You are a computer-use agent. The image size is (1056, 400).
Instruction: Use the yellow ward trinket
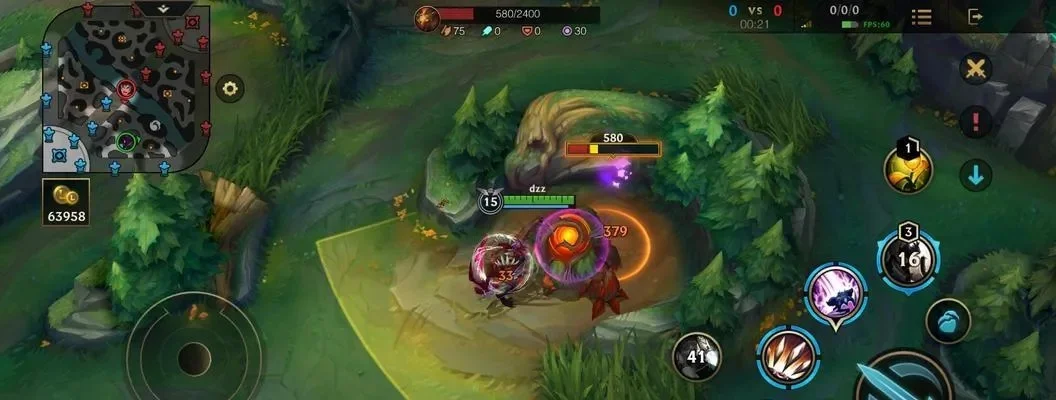(908, 169)
